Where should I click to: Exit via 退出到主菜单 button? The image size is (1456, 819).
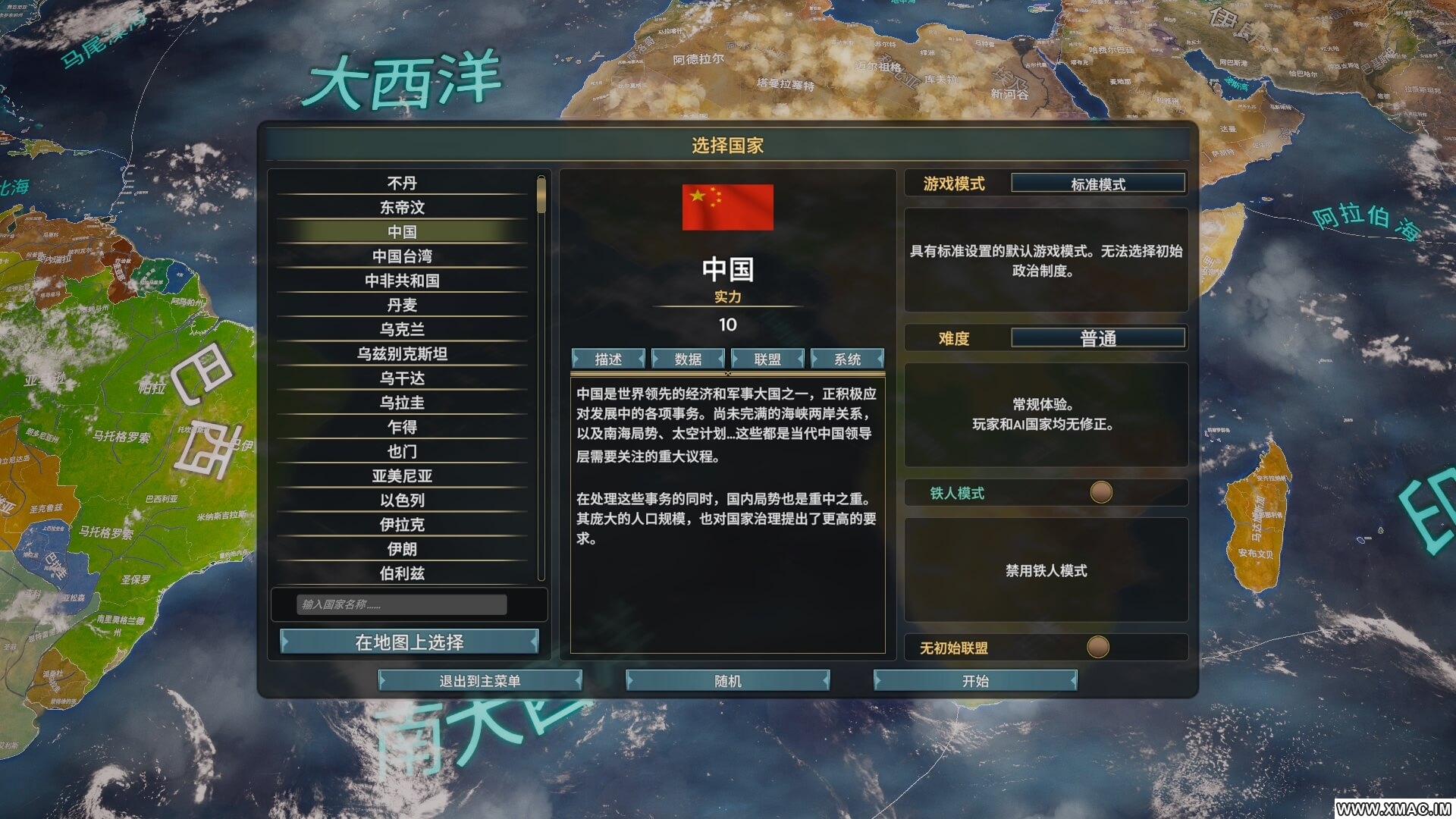[x=480, y=681]
